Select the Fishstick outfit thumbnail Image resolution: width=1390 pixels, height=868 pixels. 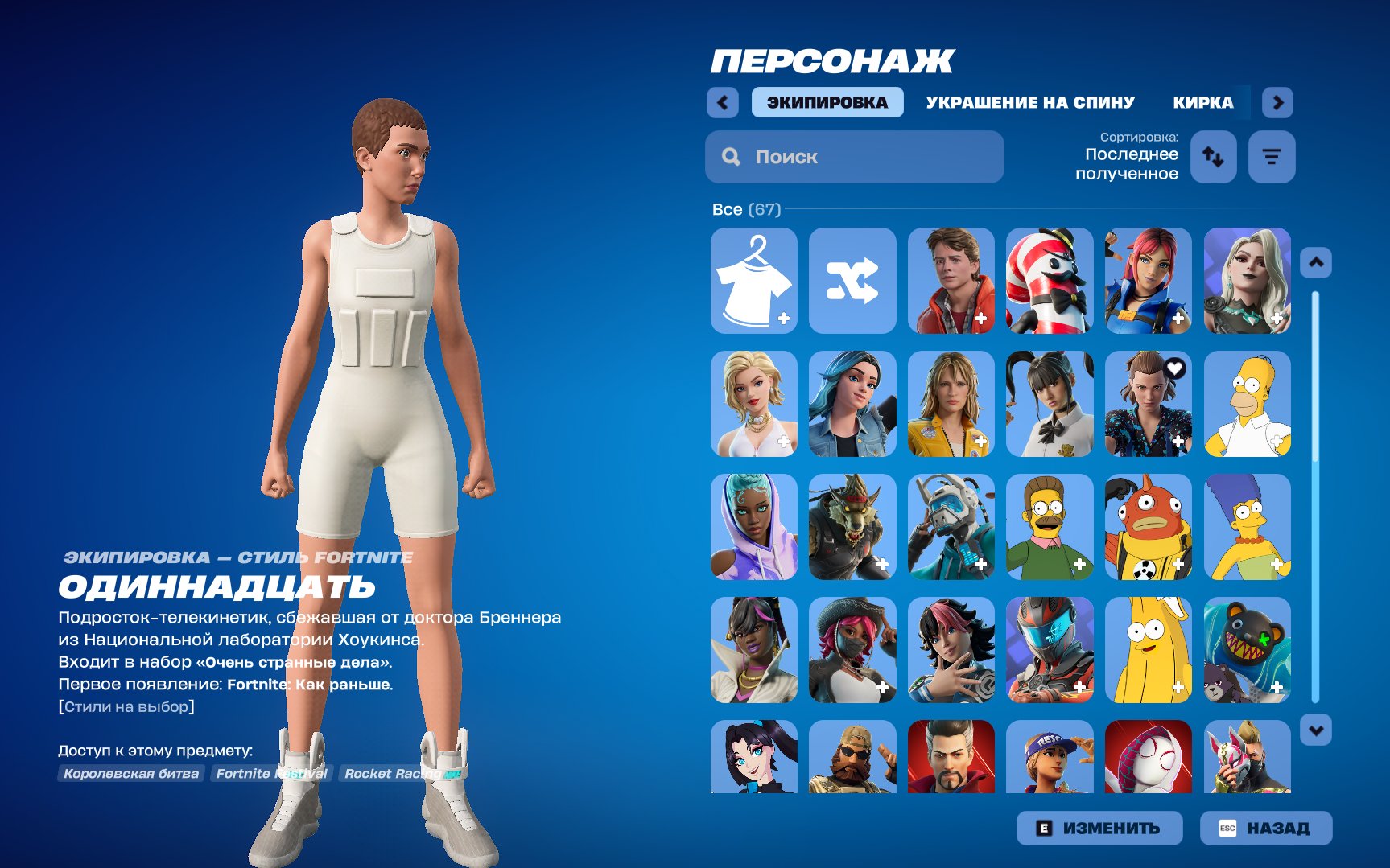tap(1149, 528)
